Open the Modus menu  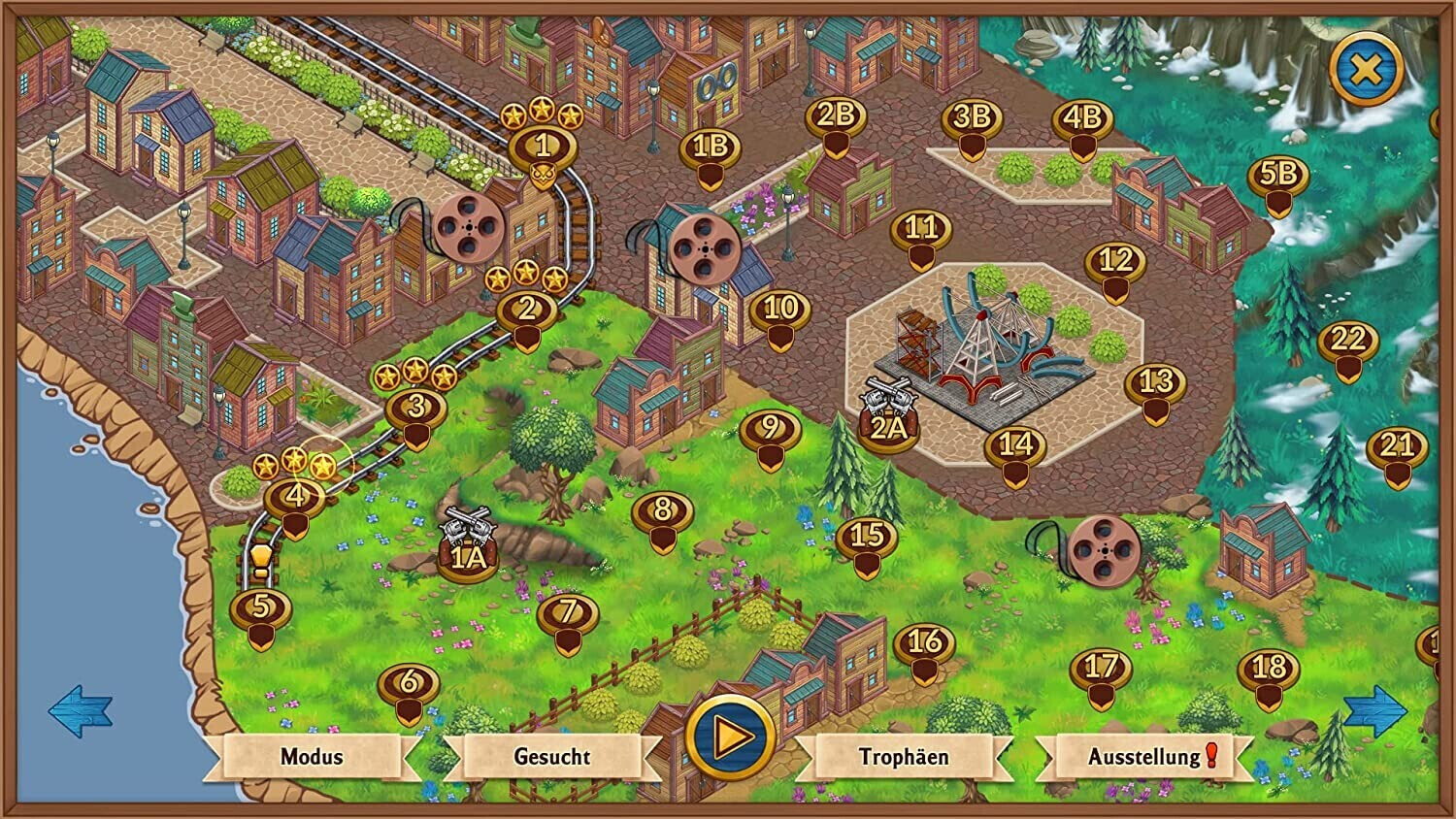pyautogui.click(x=312, y=757)
